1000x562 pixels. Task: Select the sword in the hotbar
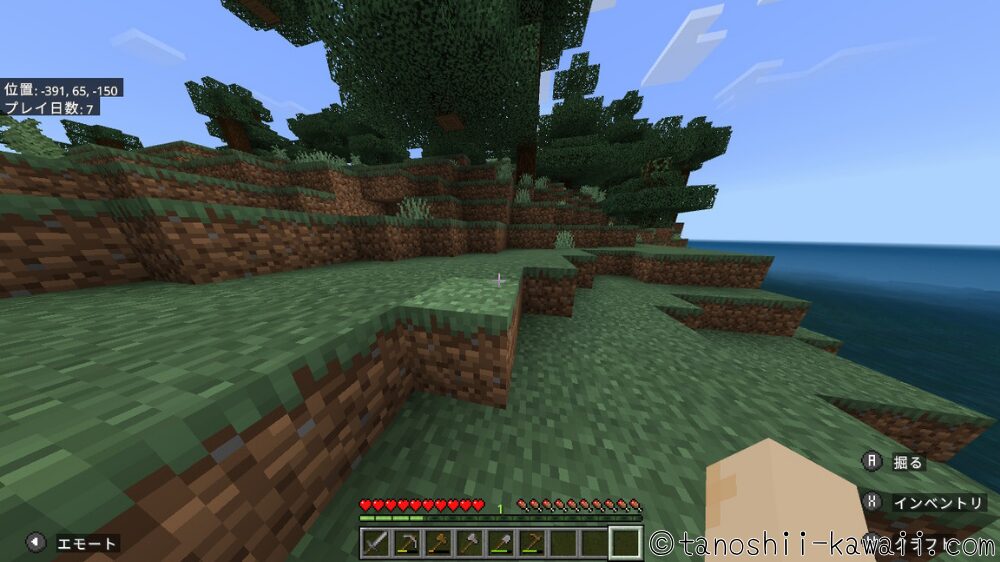375,543
